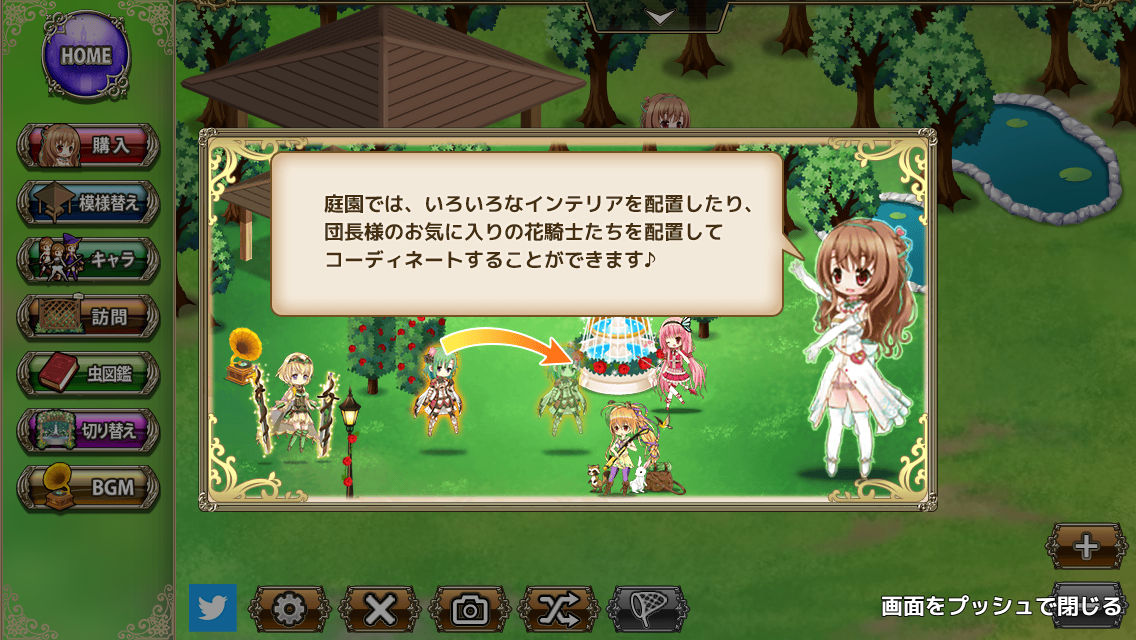Open the 購入 purchase menu
1136x640 pixels.
click(88, 146)
